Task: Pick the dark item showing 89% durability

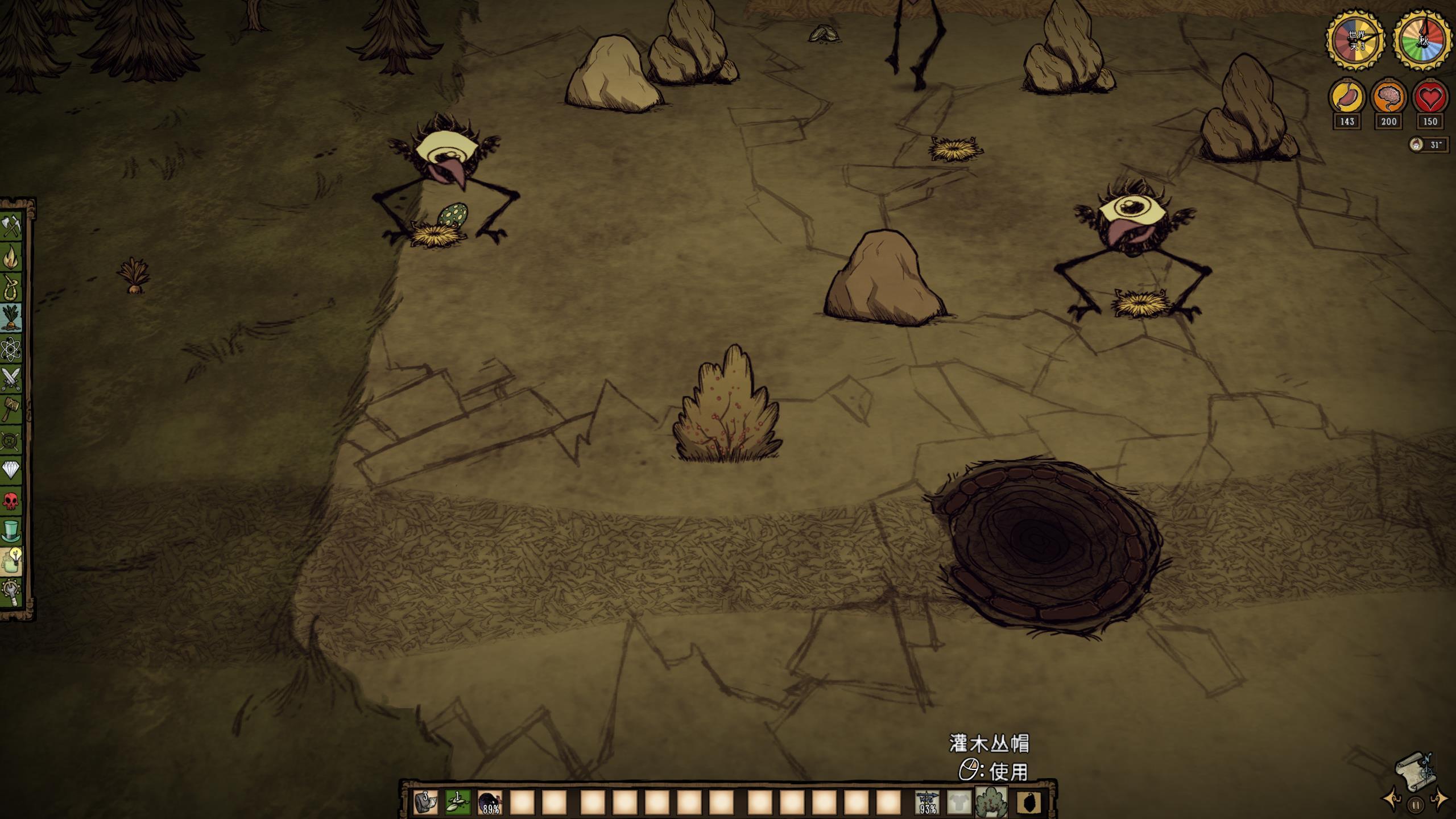Action: tap(490, 802)
